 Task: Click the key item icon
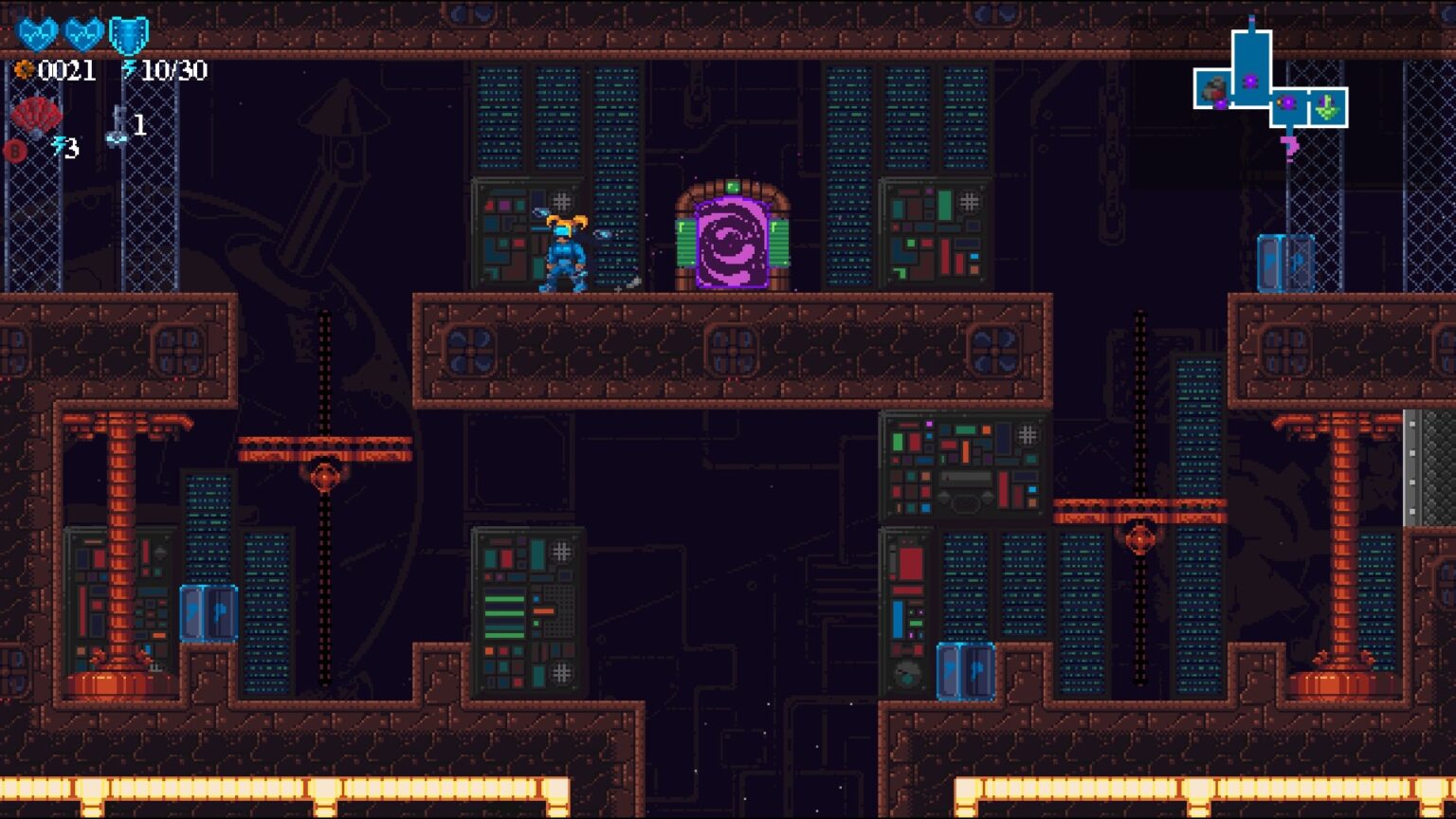[x=117, y=126]
